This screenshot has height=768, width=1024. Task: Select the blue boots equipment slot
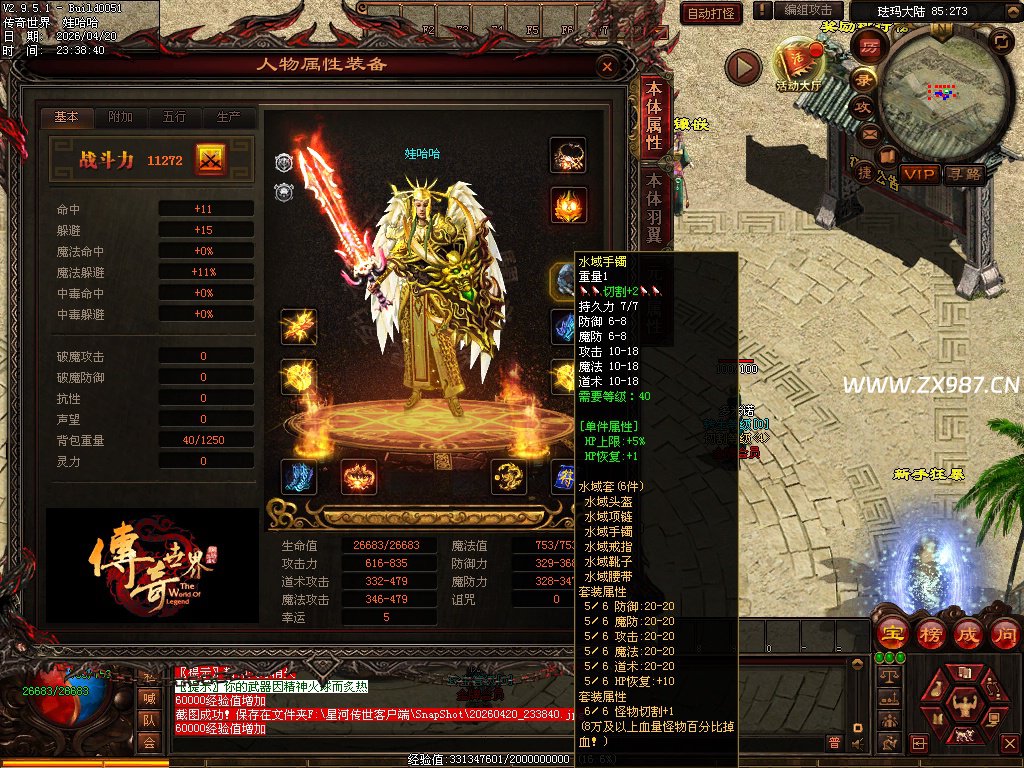298,477
